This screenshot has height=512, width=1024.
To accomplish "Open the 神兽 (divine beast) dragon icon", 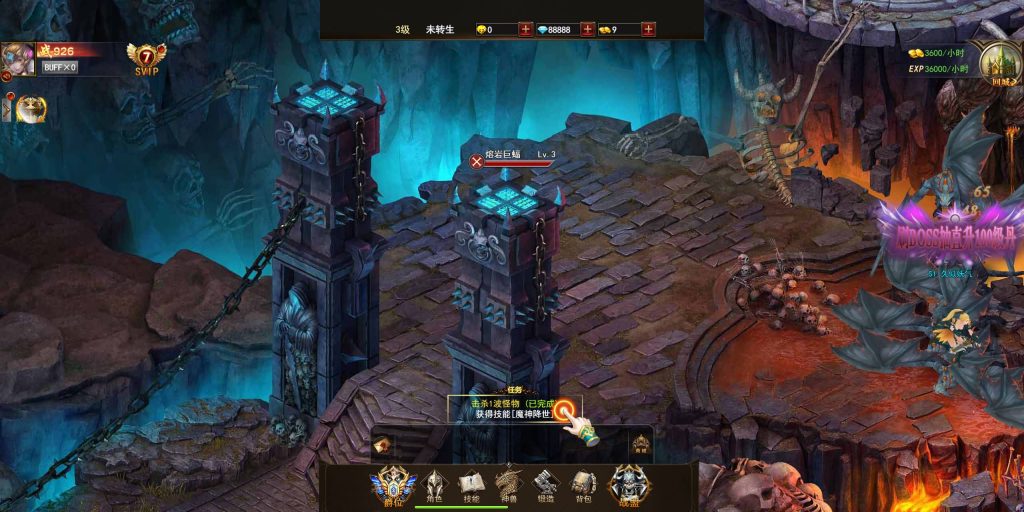I will [508, 484].
